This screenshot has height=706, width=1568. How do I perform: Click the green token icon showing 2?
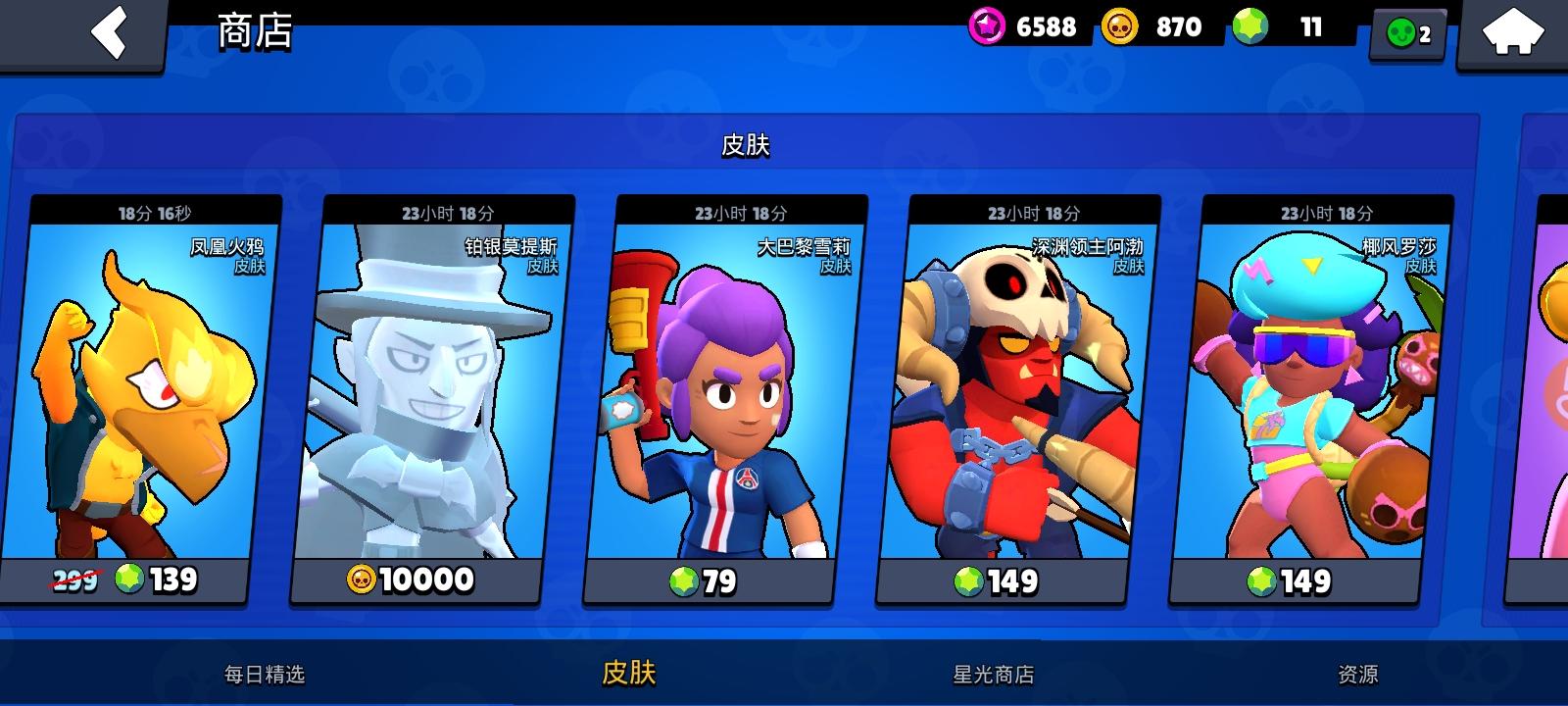click(x=1401, y=32)
